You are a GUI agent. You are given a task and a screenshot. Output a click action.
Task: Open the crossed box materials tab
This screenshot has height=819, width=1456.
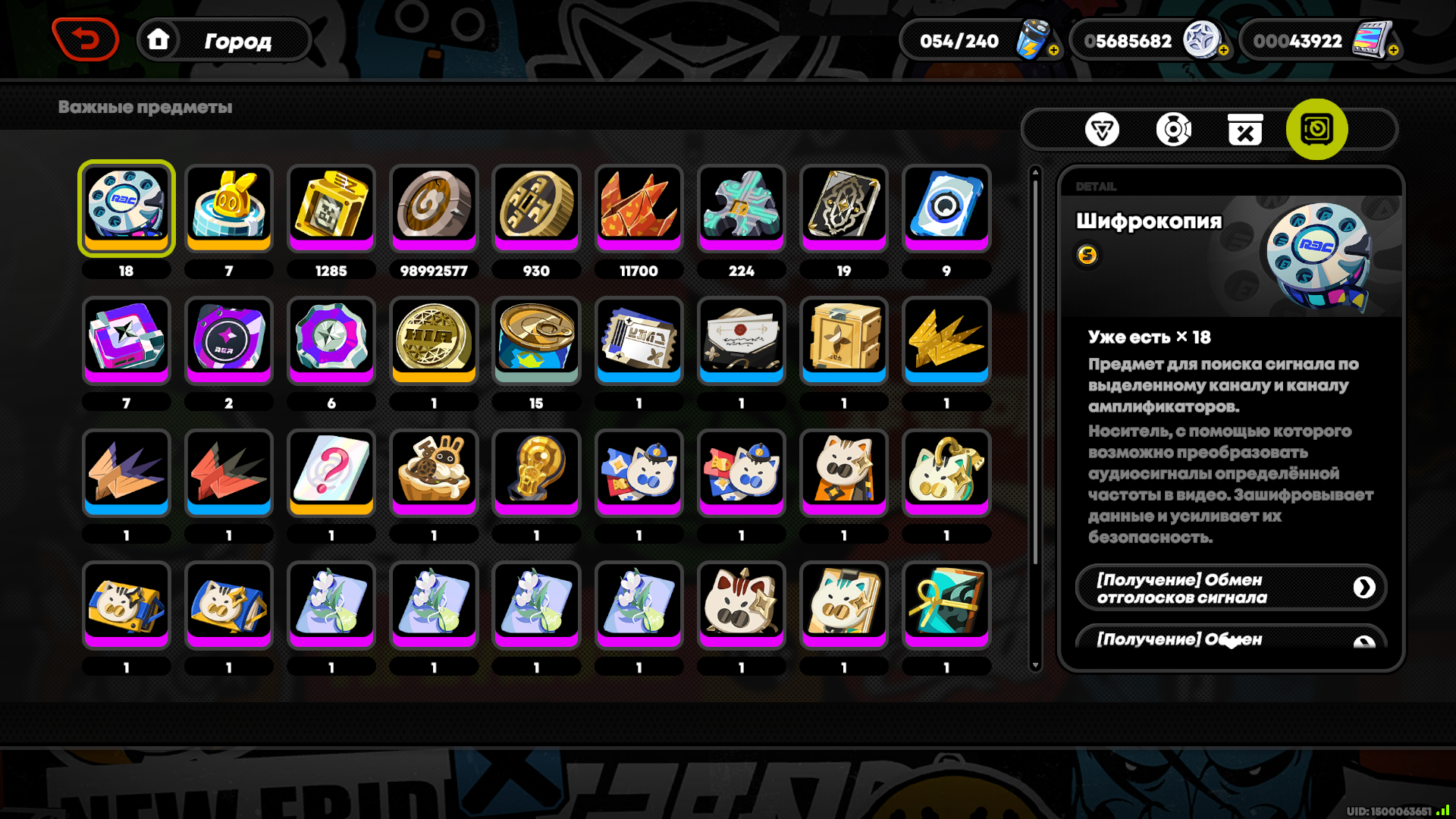(x=1244, y=130)
